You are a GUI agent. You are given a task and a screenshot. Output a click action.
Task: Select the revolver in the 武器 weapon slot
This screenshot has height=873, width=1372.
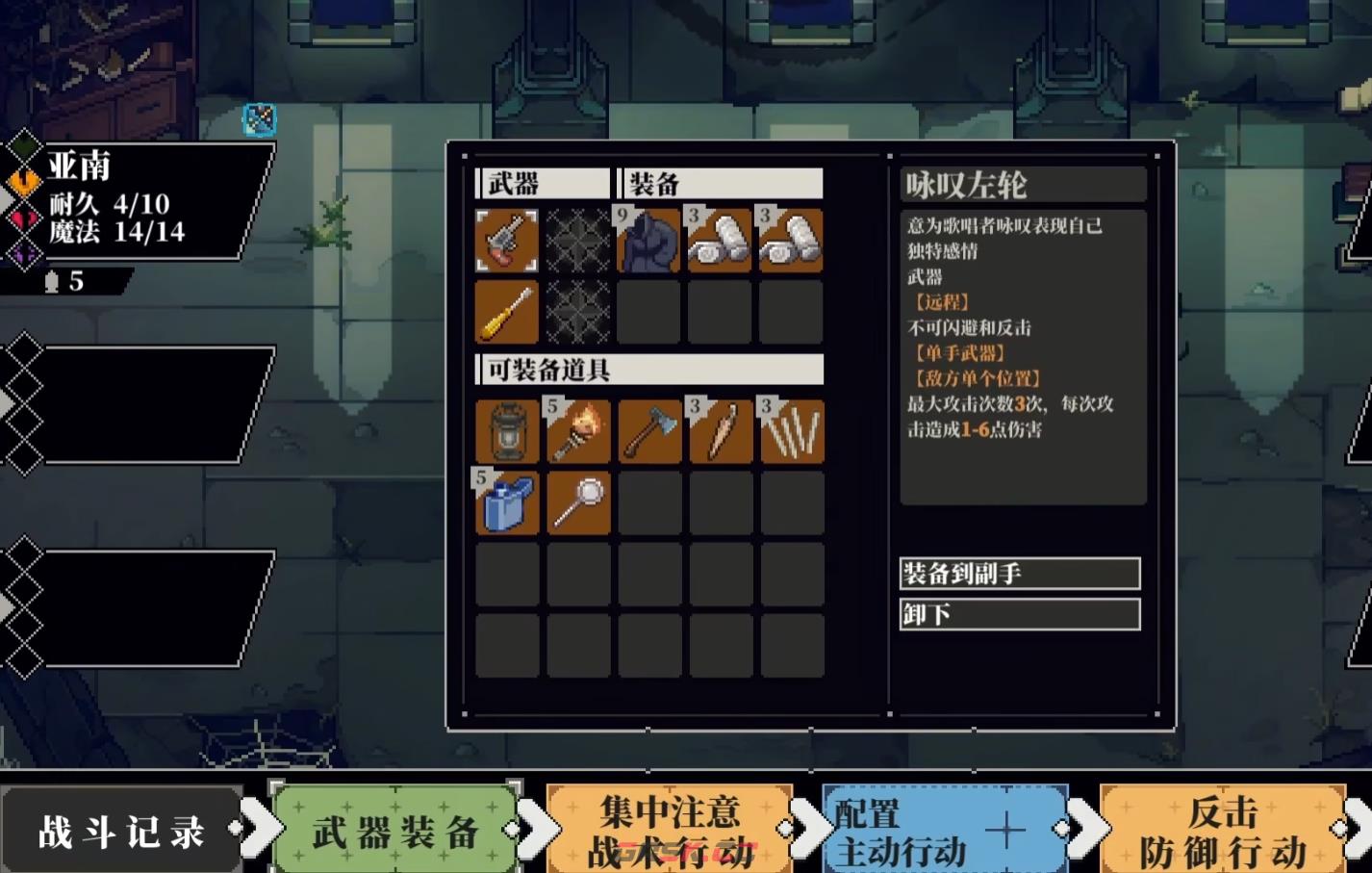(x=507, y=241)
